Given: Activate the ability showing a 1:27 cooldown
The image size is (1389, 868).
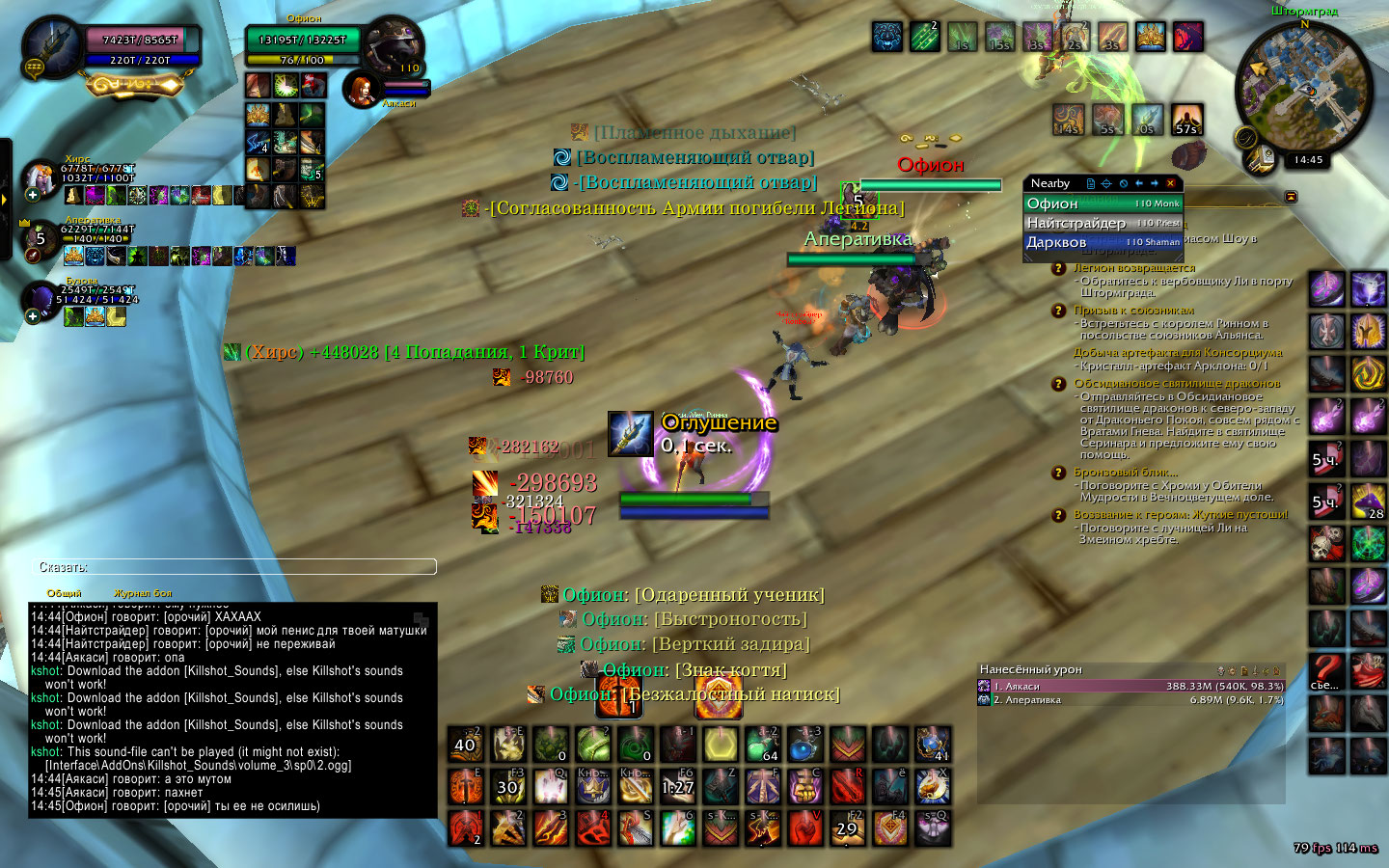Looking at the screenshot, I should [678, 787].
